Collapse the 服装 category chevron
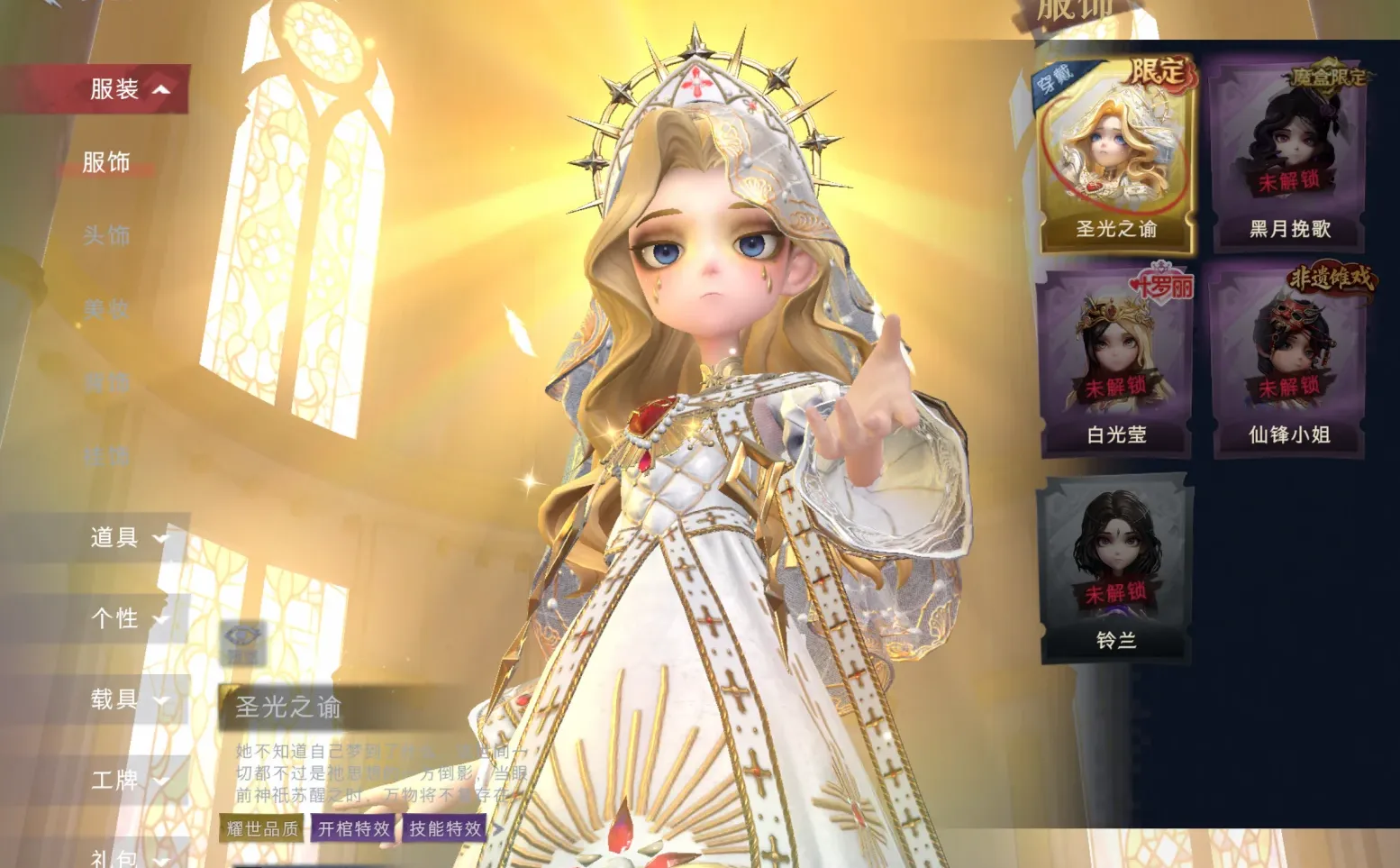 tap(159, 91)
